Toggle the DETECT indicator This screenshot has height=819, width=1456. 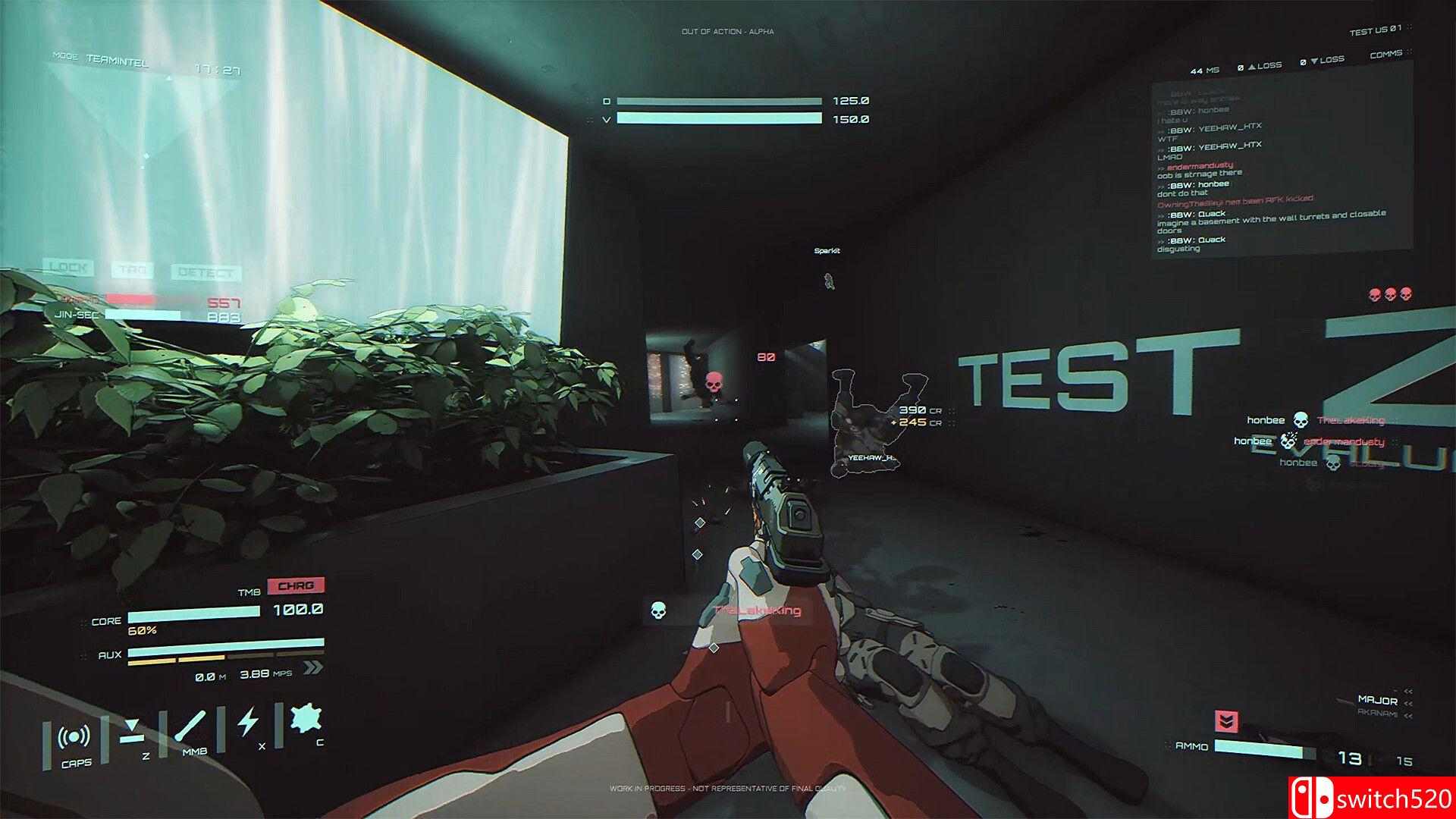205,272
